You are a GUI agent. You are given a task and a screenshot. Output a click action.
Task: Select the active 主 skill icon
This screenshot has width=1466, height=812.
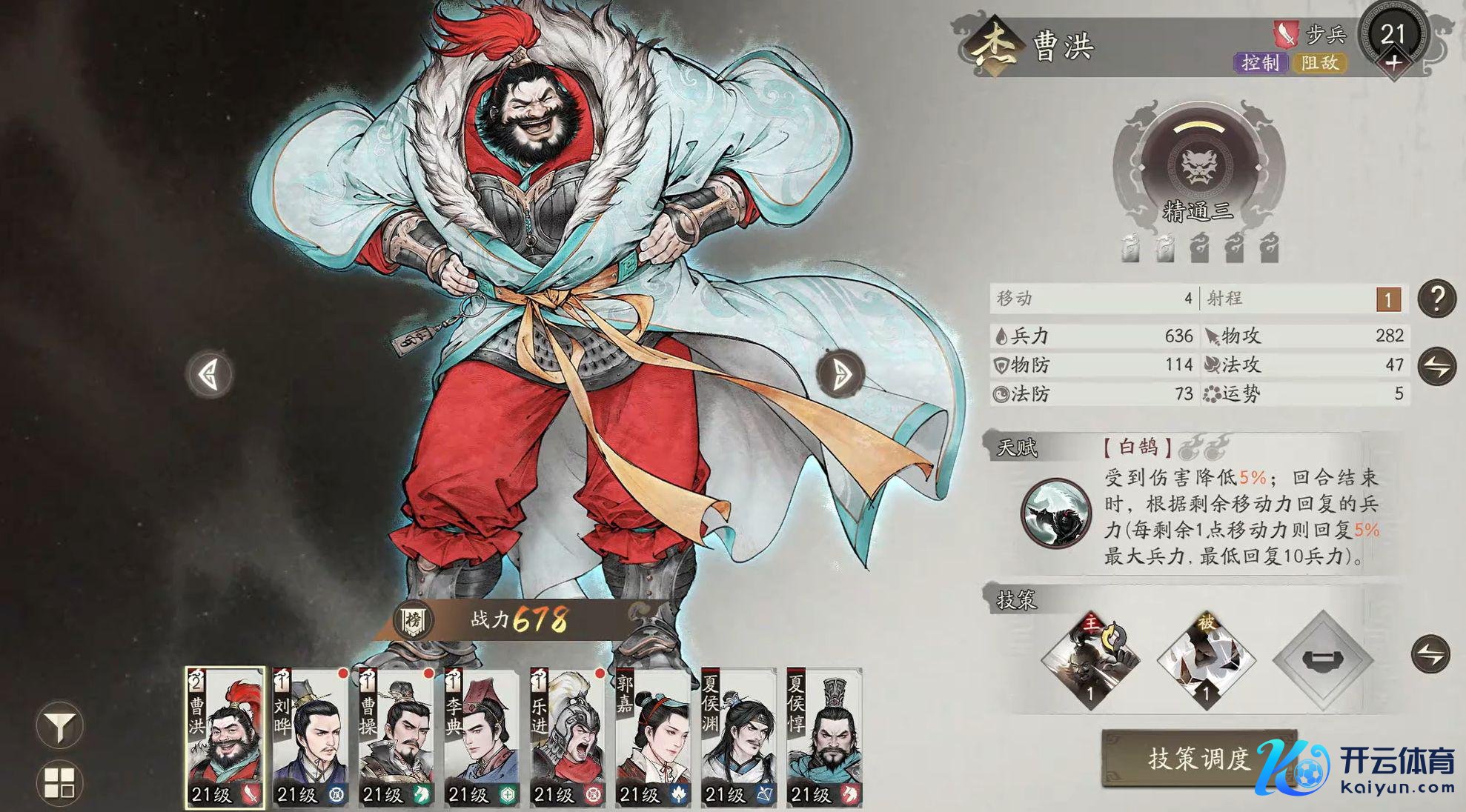point(1090,659)
